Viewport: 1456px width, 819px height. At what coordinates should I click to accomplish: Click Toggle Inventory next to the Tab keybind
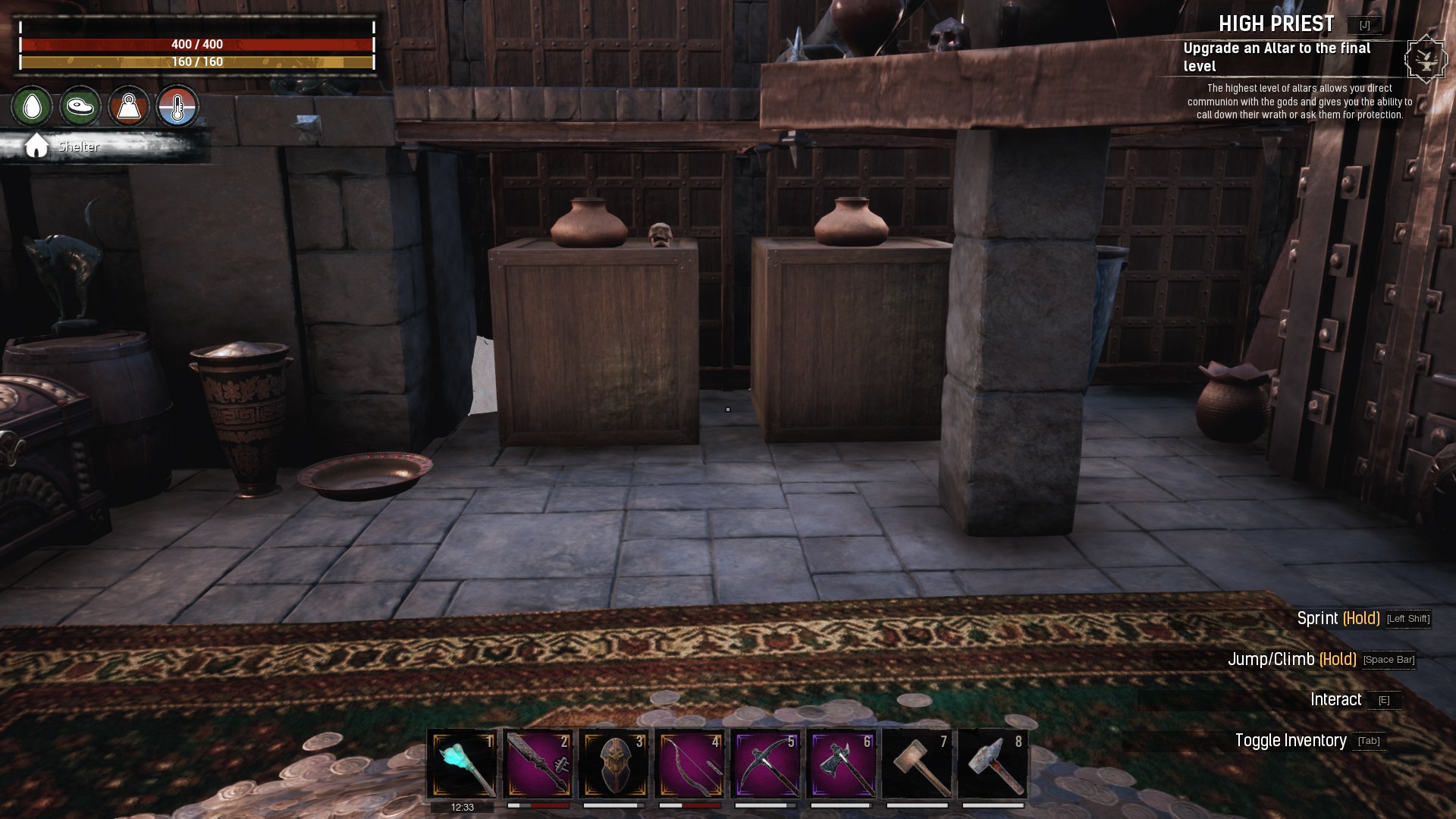pyautogui.click(x=1291, y=739)
